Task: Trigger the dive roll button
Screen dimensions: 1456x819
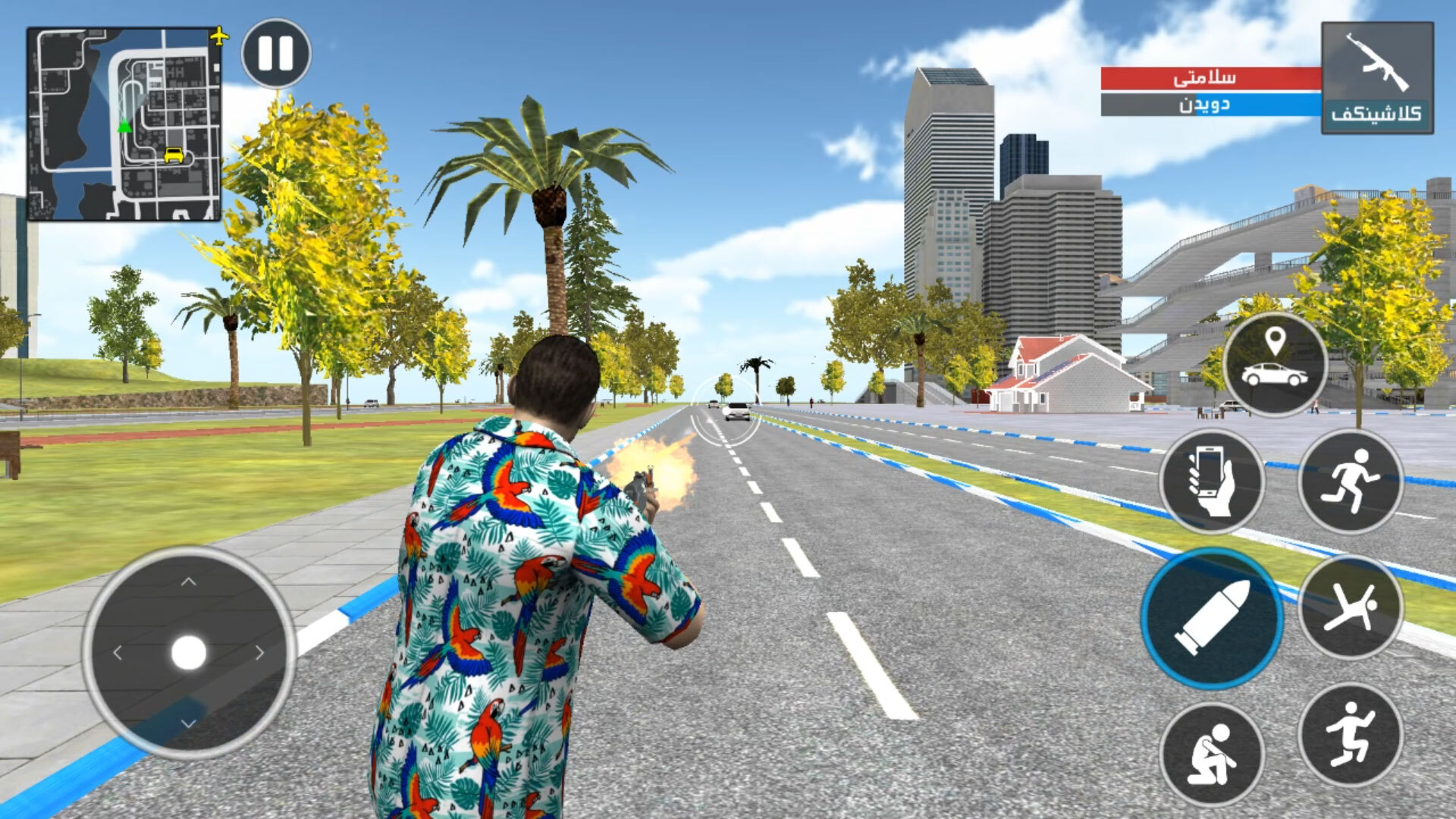Action: click(1350, 607)
